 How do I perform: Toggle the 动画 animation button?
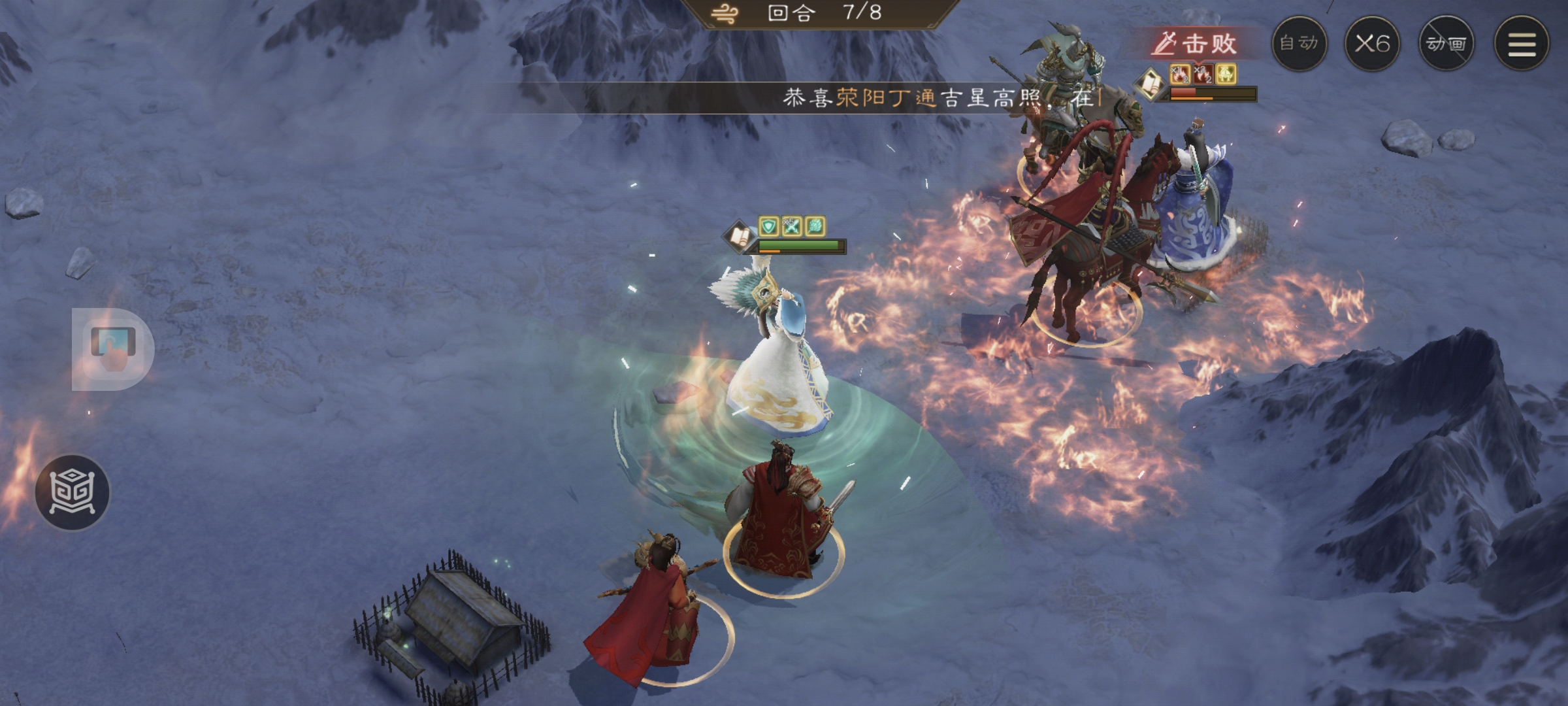pos(1446,44)
